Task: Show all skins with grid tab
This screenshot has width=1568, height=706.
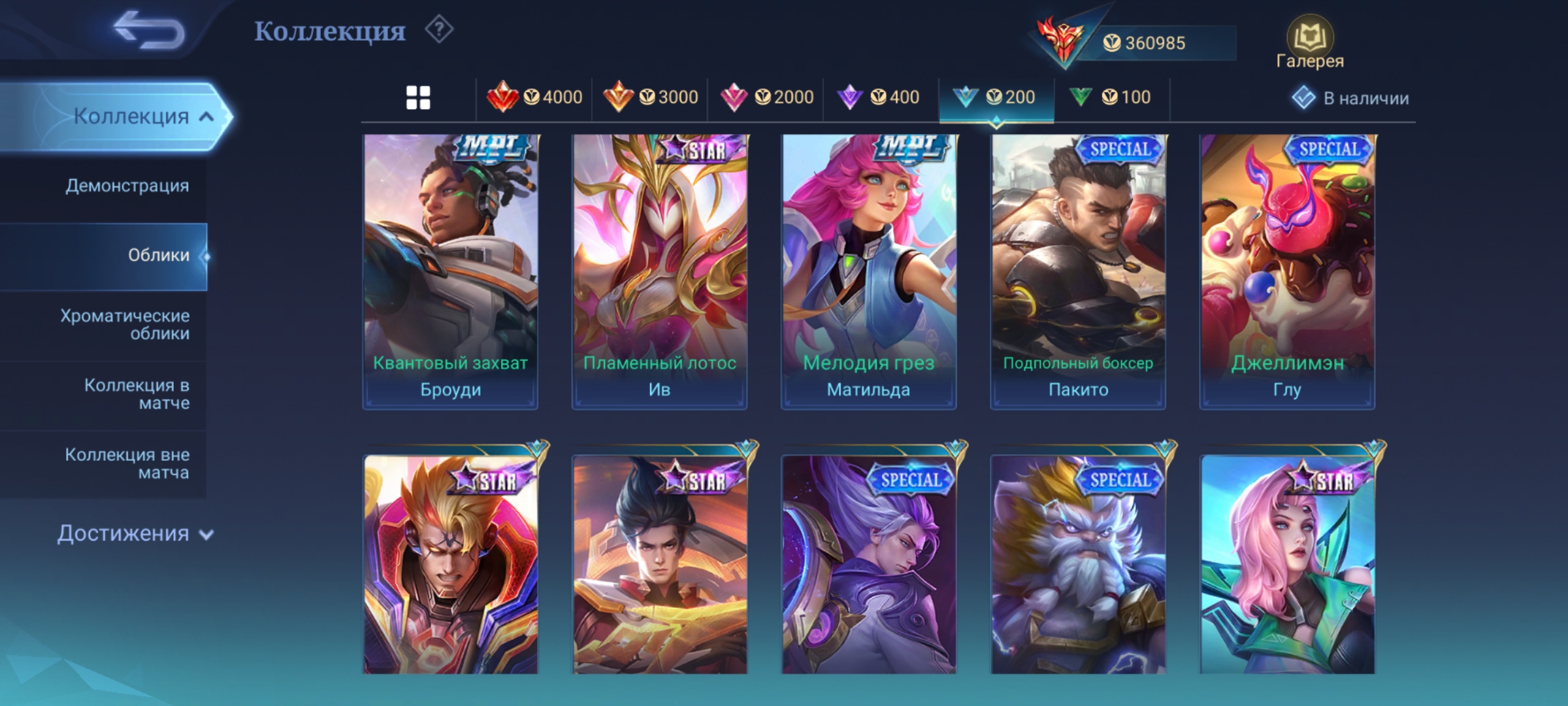Action: 418,98
